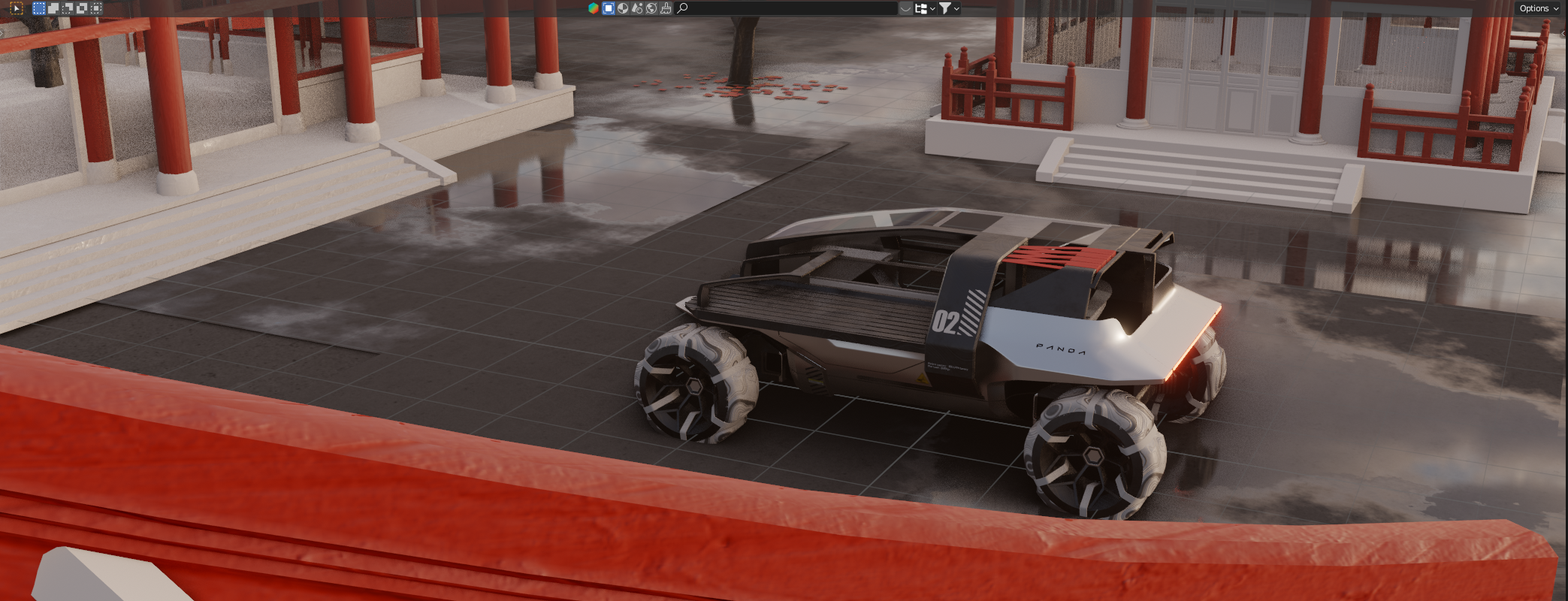Open the filter funnel dropdown

(948, 8)
